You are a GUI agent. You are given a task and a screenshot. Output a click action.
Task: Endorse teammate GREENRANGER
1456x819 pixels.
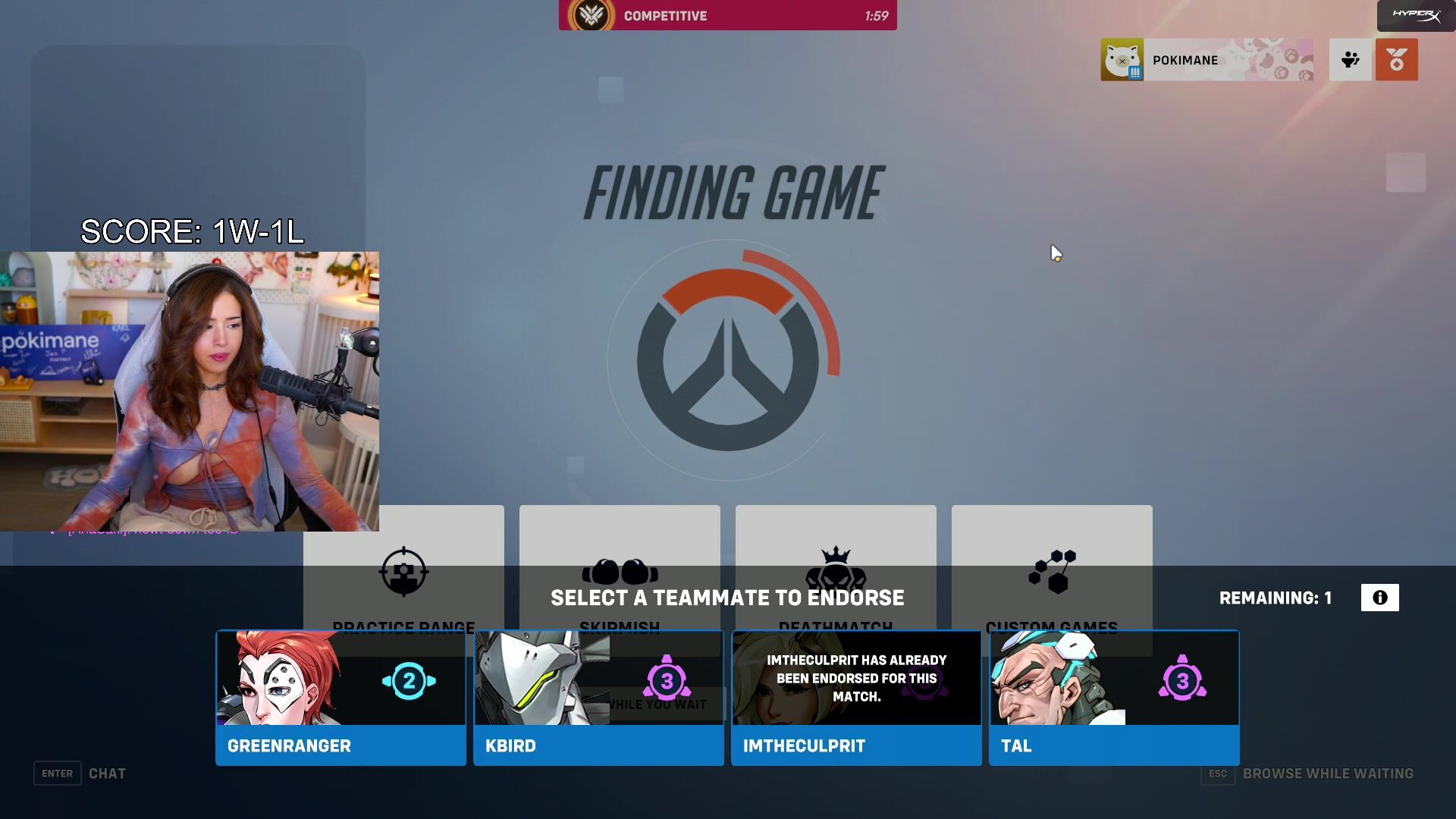(340, 698)
